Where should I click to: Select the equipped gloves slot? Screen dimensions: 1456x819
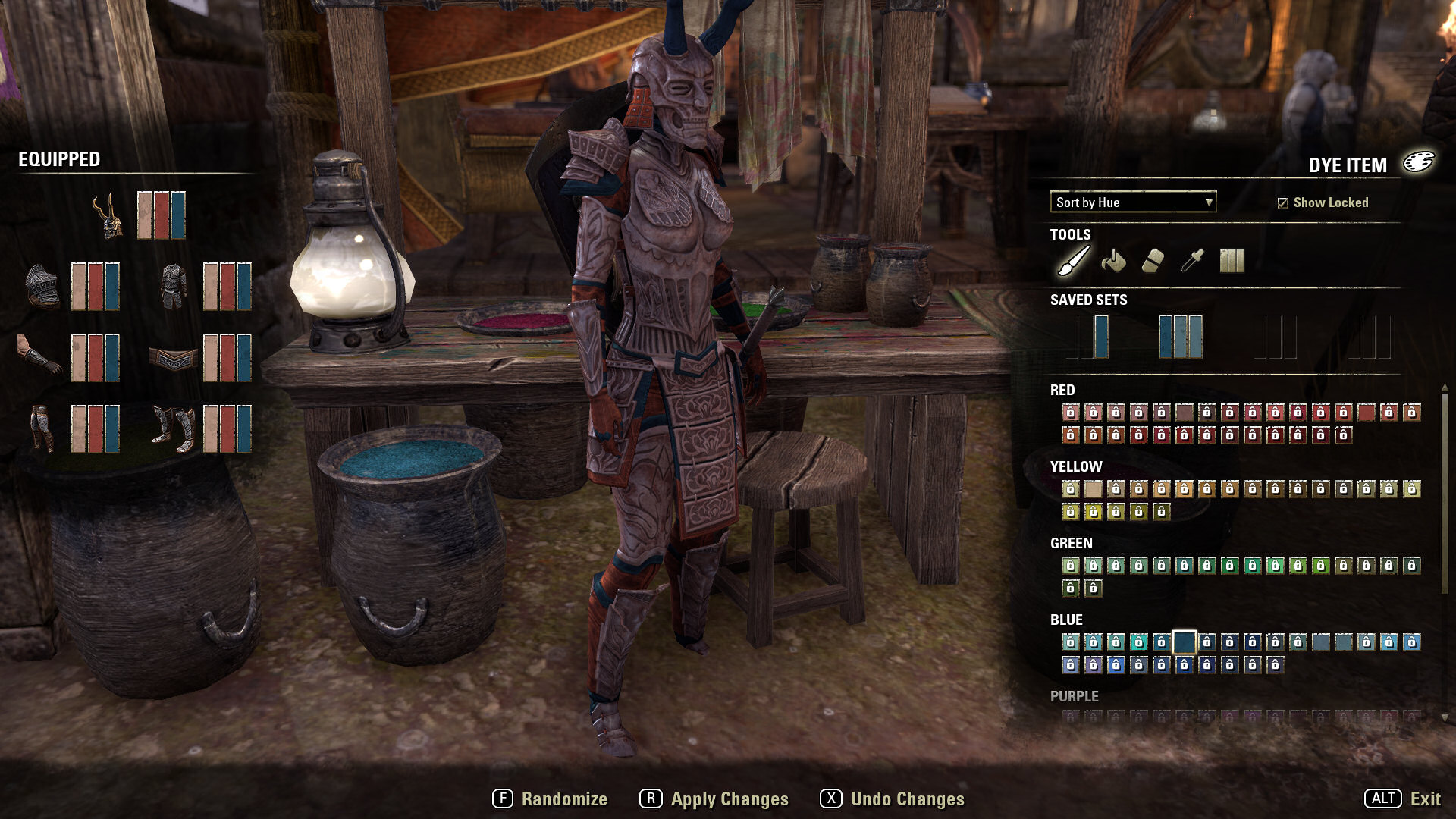(39, 356)
